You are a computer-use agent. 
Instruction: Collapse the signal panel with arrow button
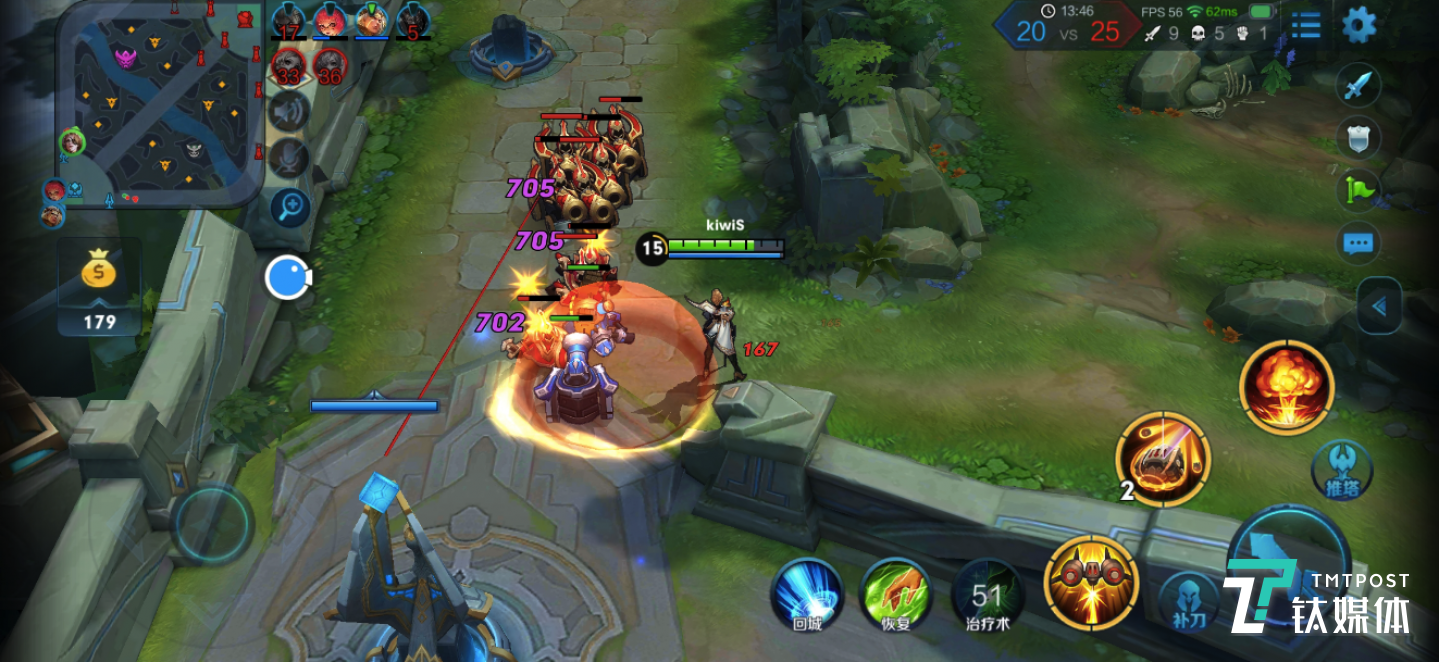[x=1379, y=306]
